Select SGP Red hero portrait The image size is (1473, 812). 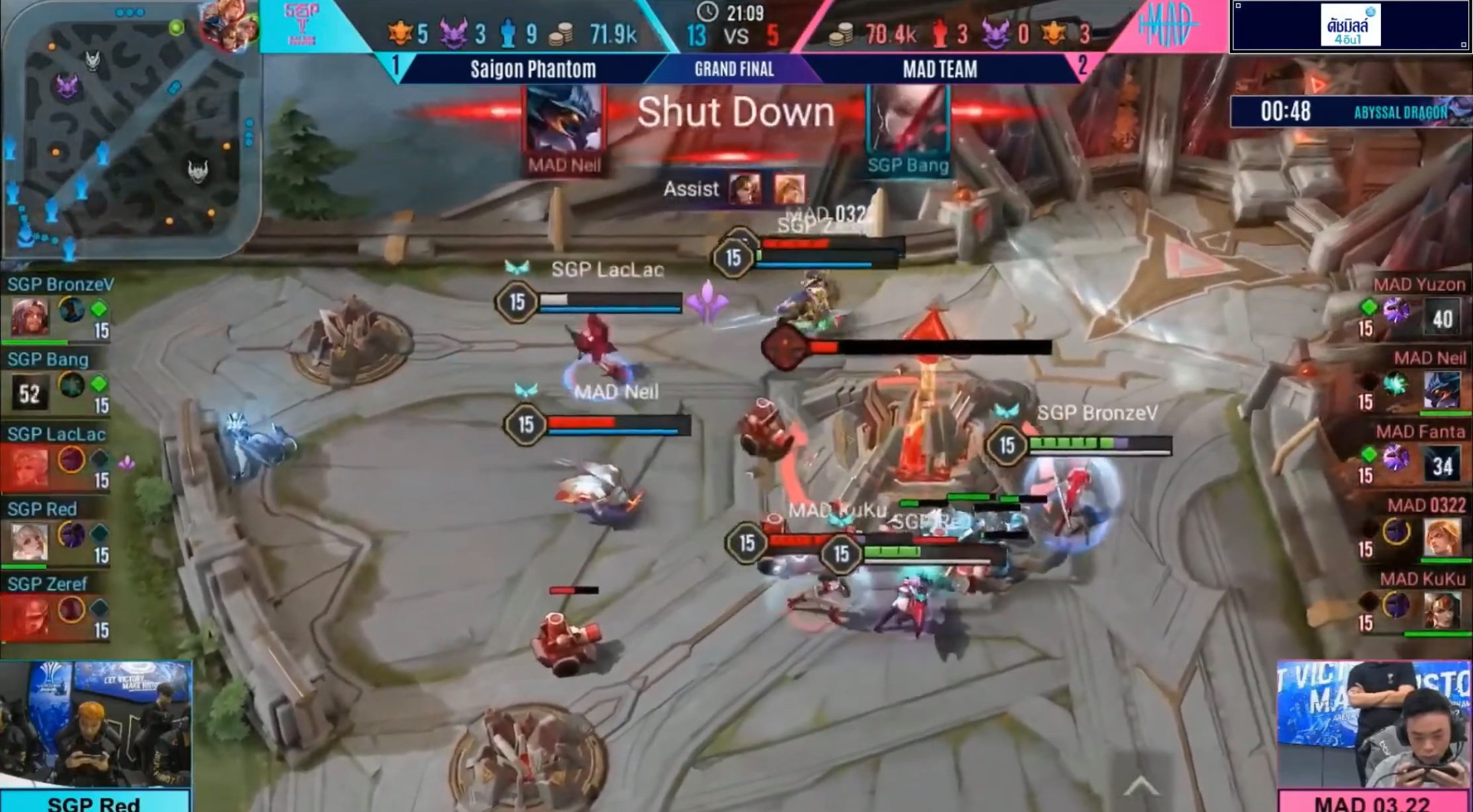(29, 541)
